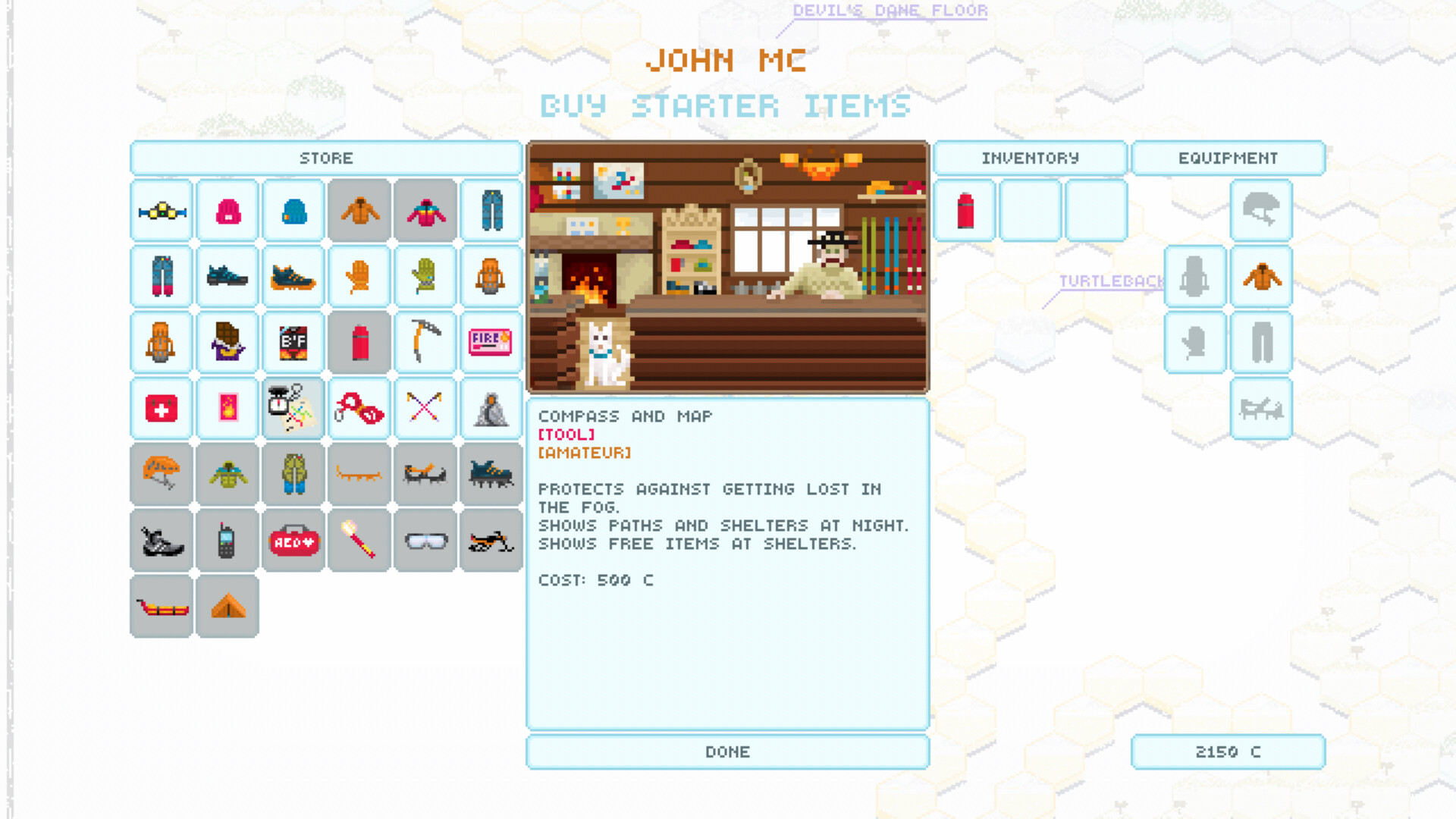Select the chocolate bar snack
1456x819 pixels.
coord(227,342)
